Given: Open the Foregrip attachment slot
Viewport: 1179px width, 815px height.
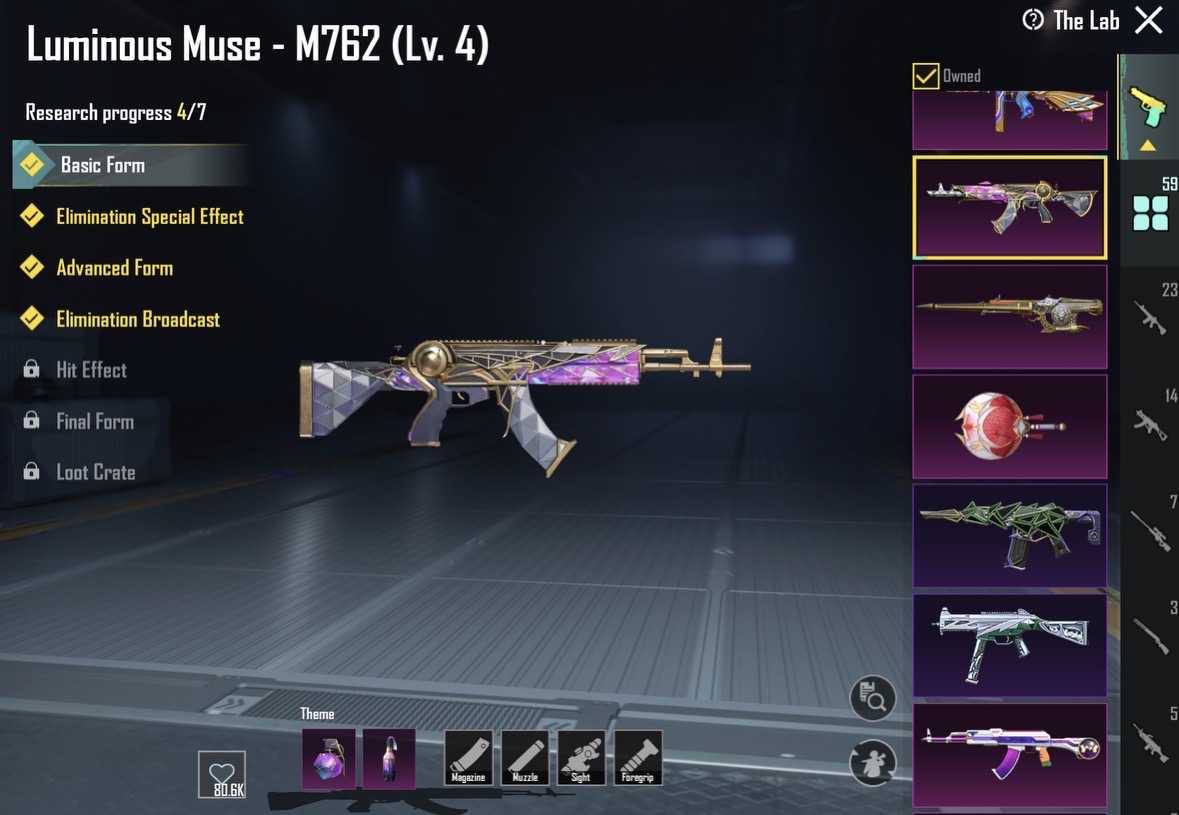Looking at the screenshot, I should pos(638,758).
